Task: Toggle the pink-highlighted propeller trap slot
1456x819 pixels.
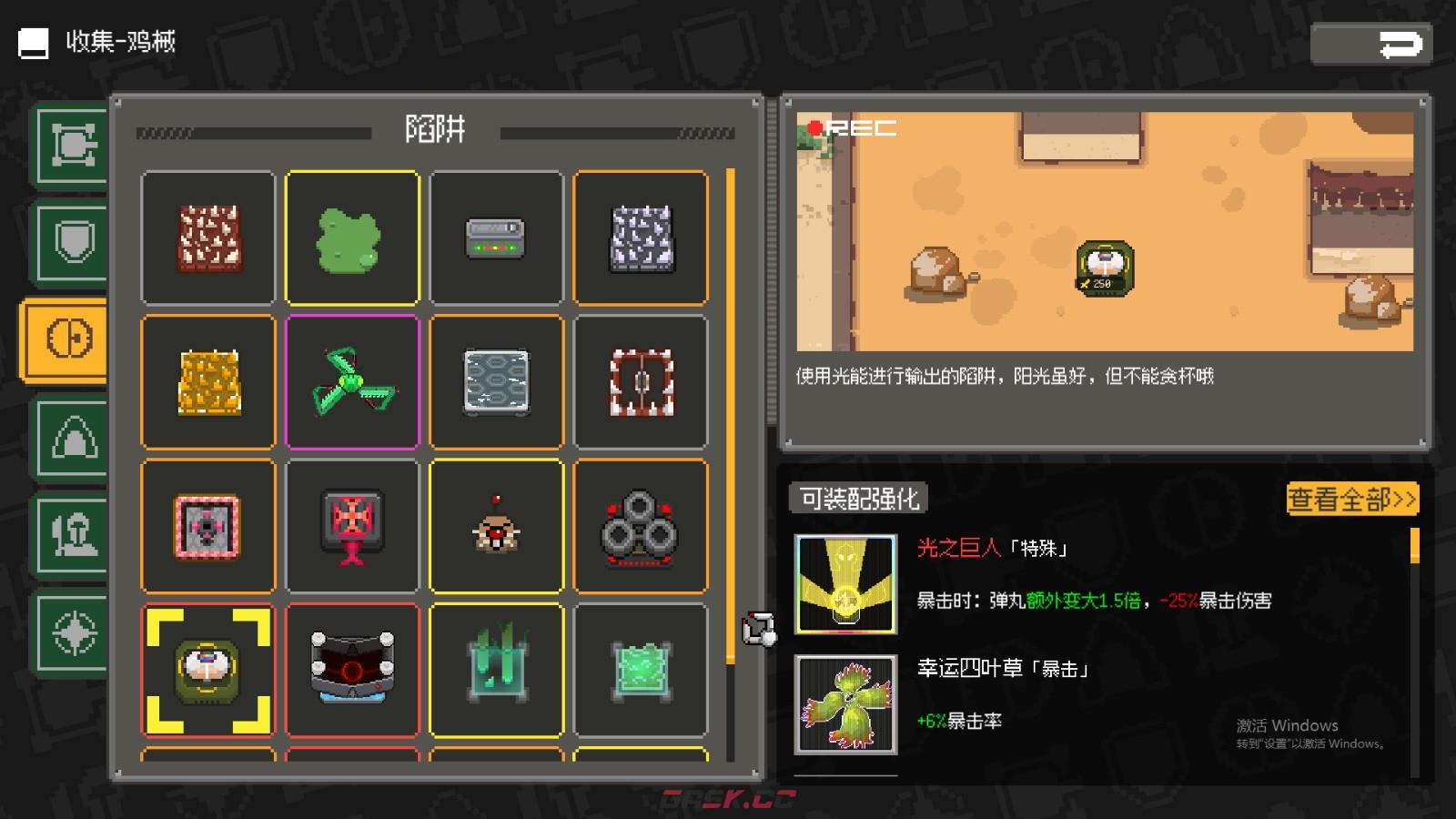Action: pos(352,382)
